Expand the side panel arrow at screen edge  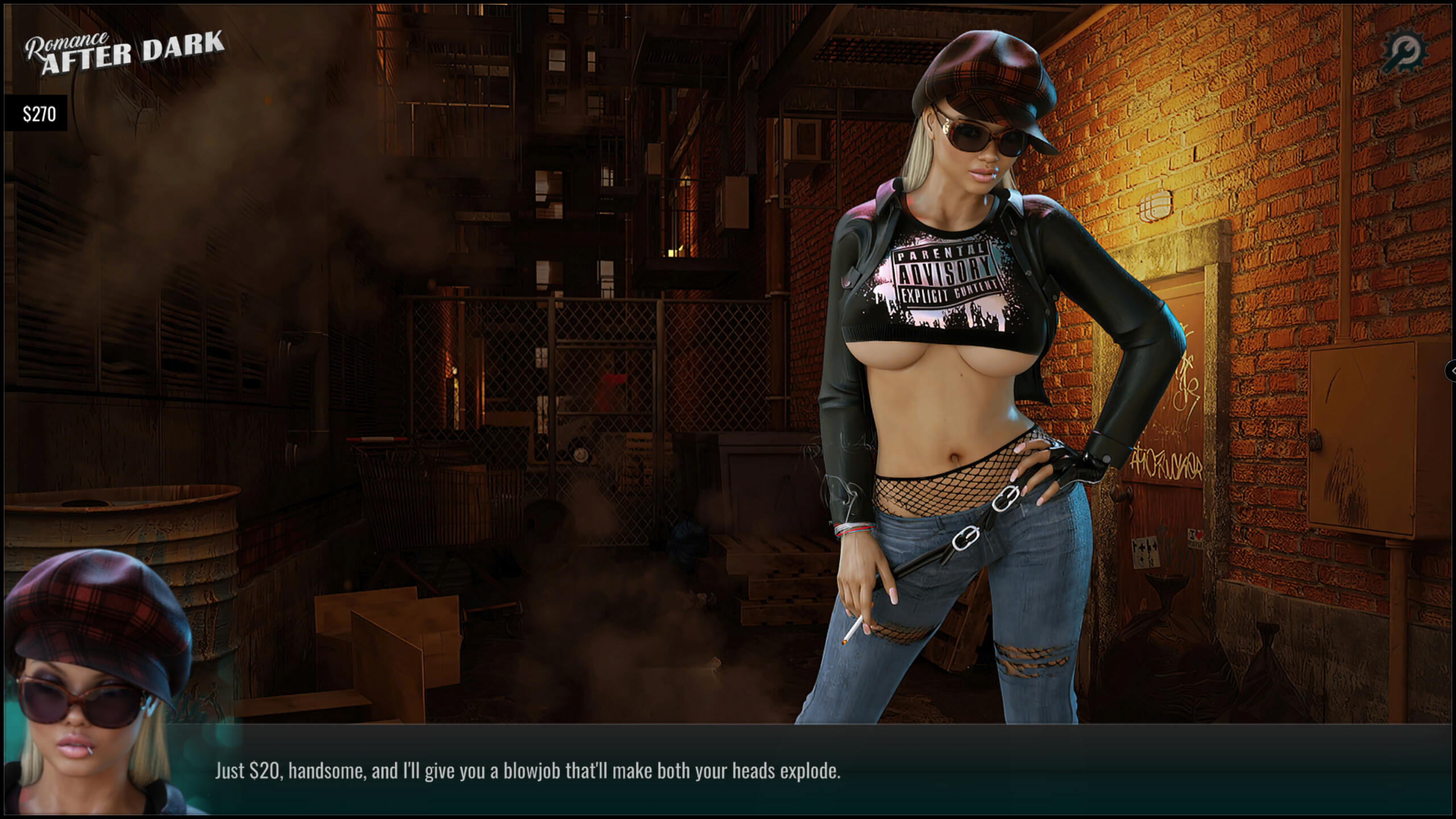[x=1451, y=370]
